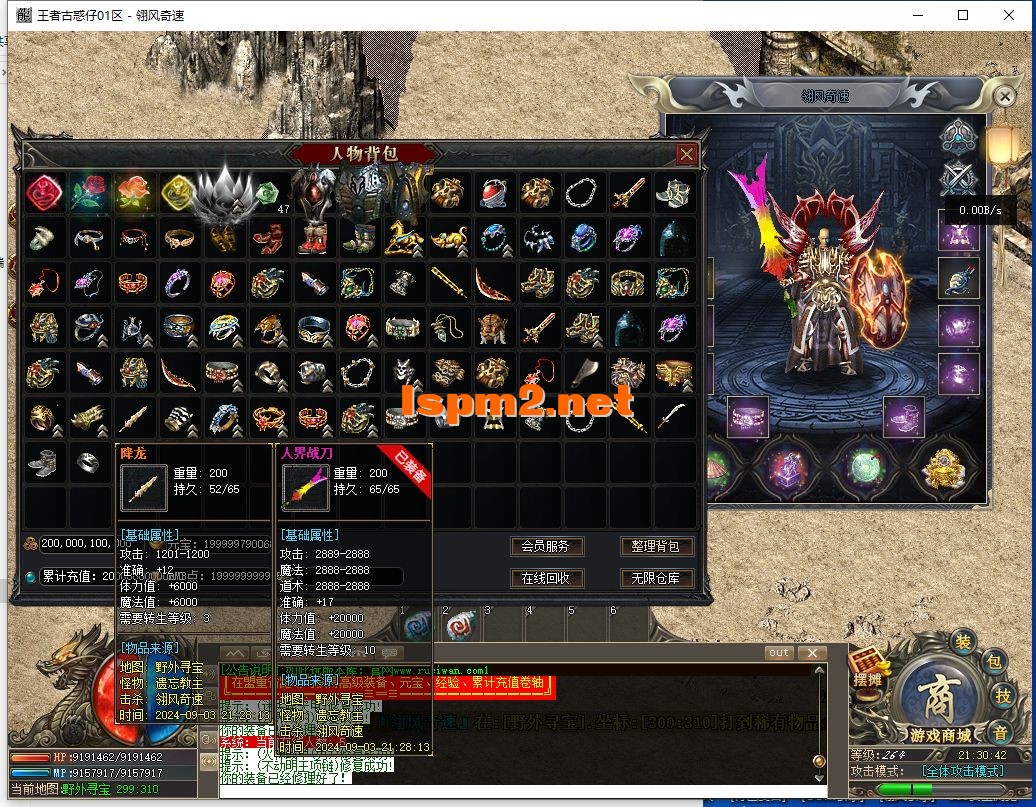Click the 包 bag round button
The width and height of the screenshot is (1036, 807).
pyautogui.click(x=994, y=661)
